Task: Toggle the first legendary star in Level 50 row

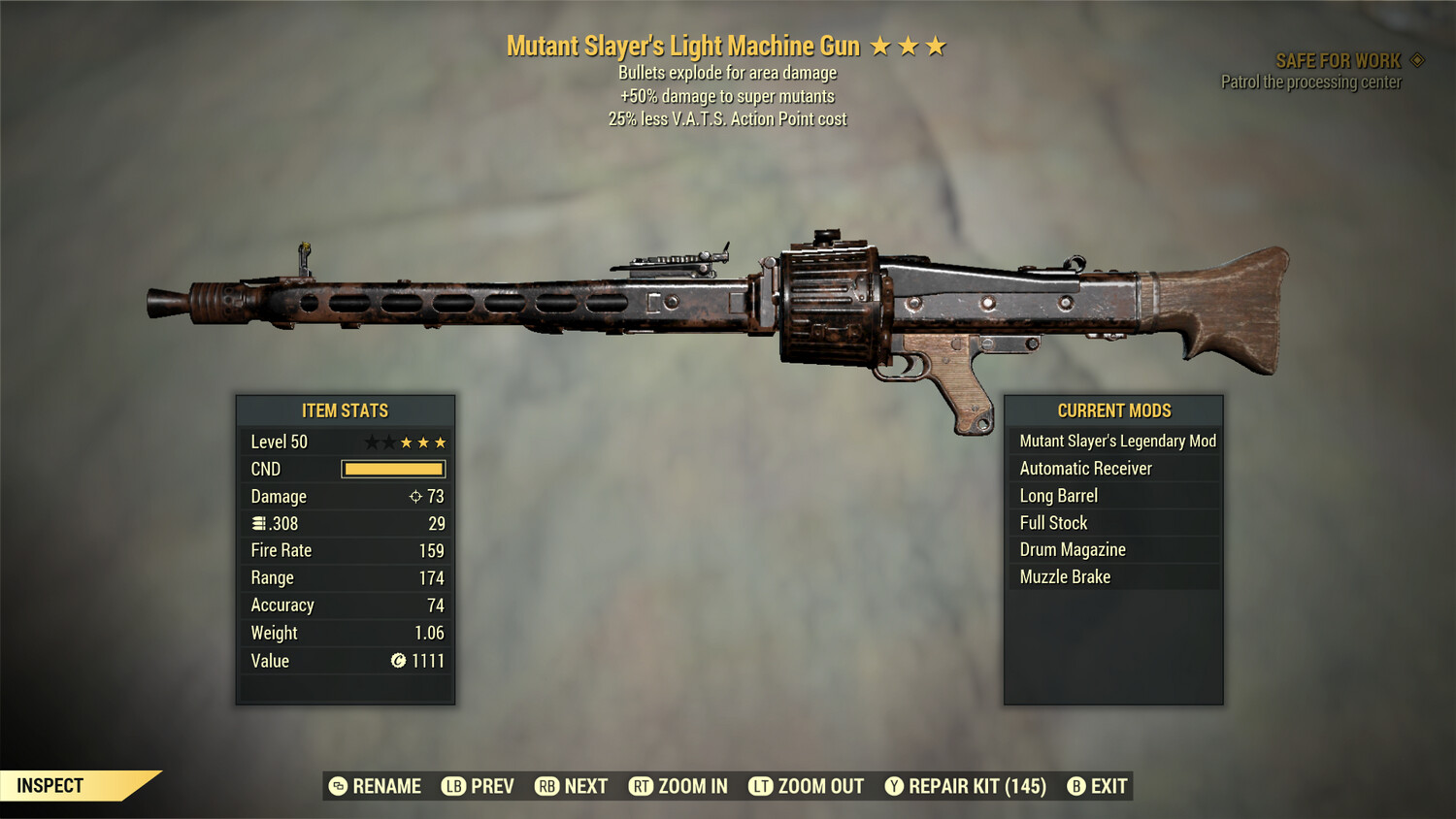Action: point(371,442)
